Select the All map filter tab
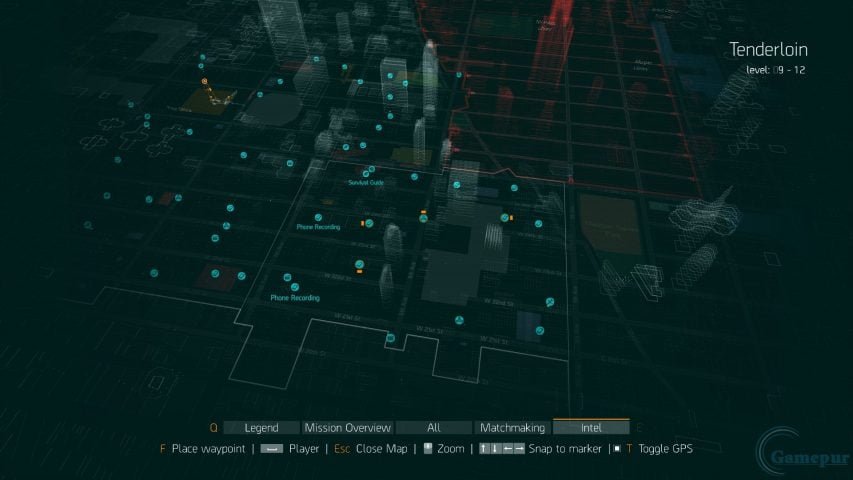853x480 pixels. (x=433, y=427)
